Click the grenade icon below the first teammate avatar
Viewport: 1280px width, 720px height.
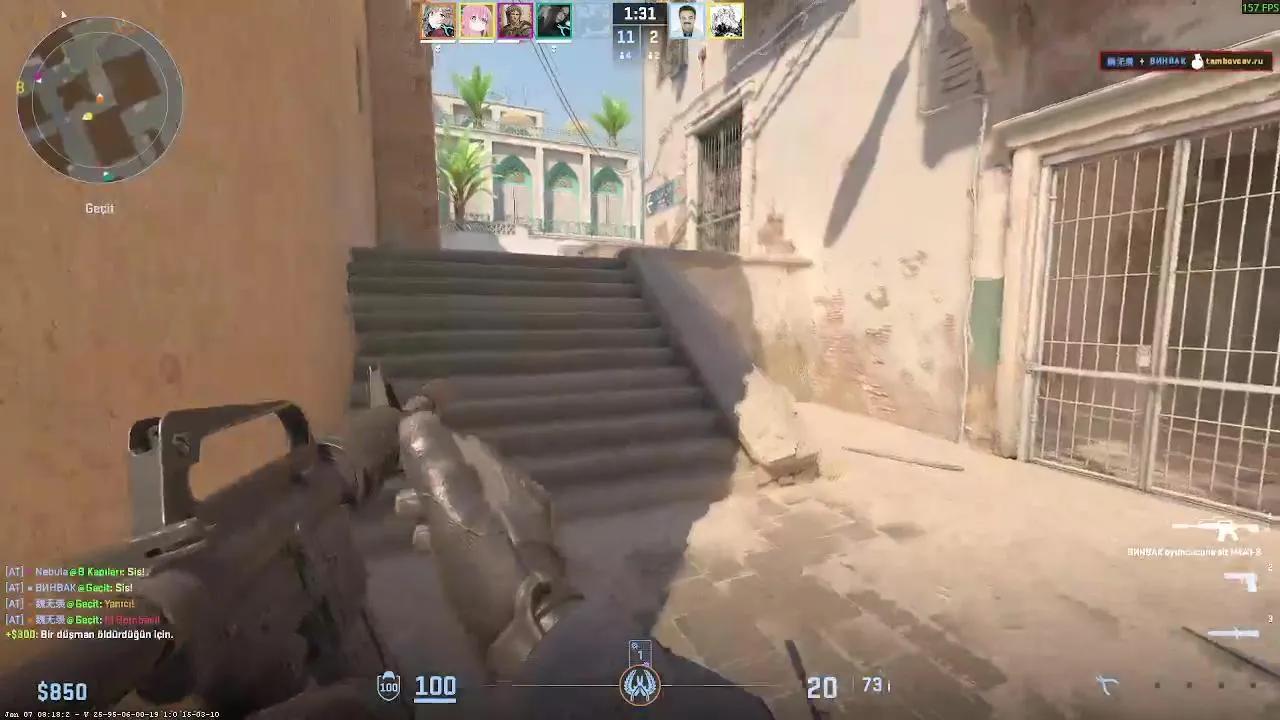click(438, 49)
